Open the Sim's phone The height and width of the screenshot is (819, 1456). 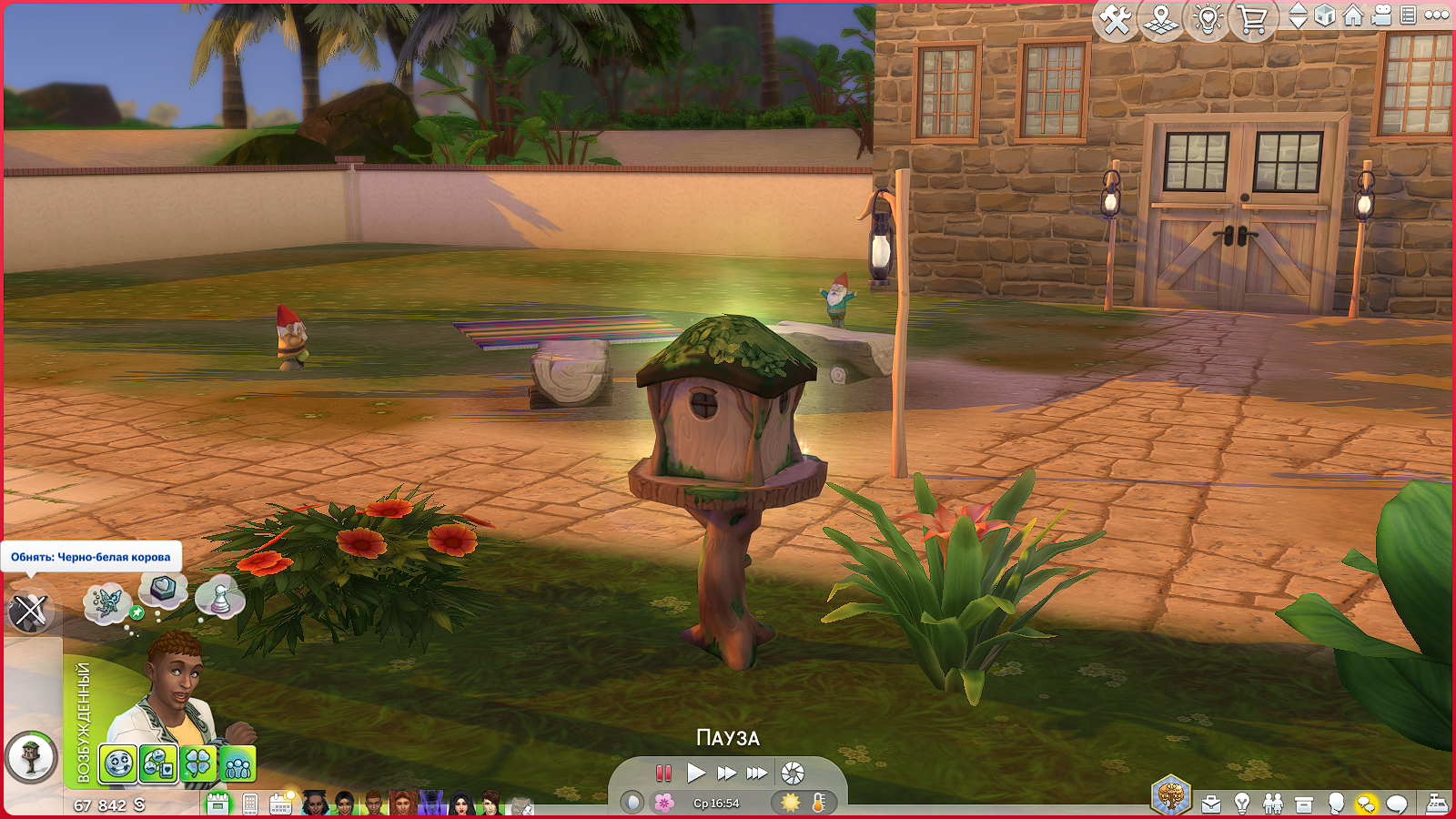250,804
